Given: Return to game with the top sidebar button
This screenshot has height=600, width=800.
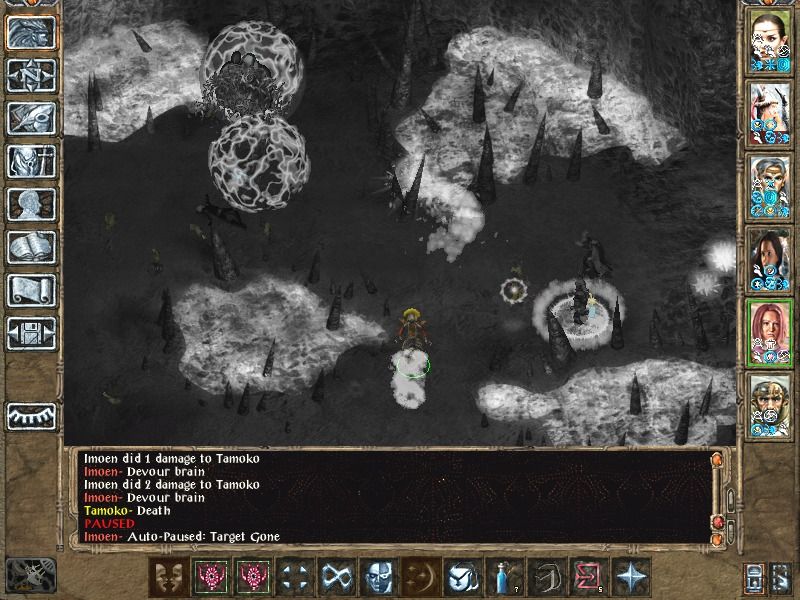Looking at the screenshot, I should click(30, 32).
